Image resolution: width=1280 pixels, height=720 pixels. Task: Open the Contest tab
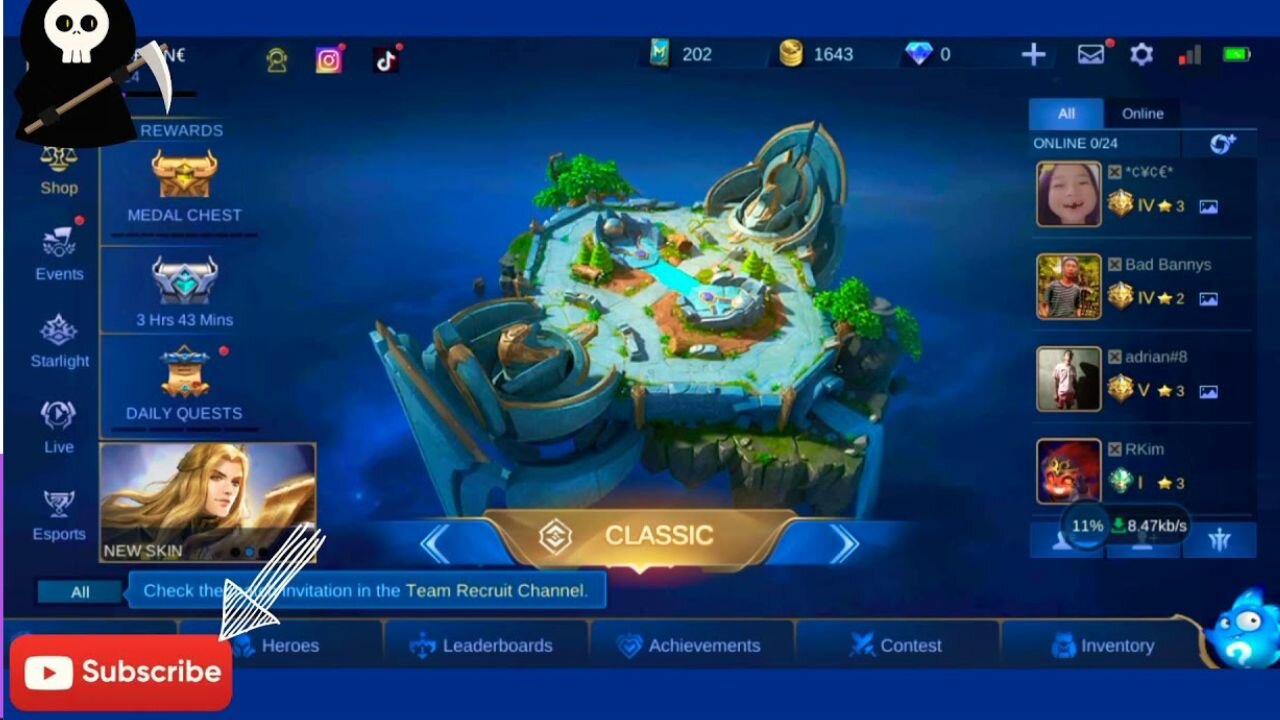click(x=897, y=646)
